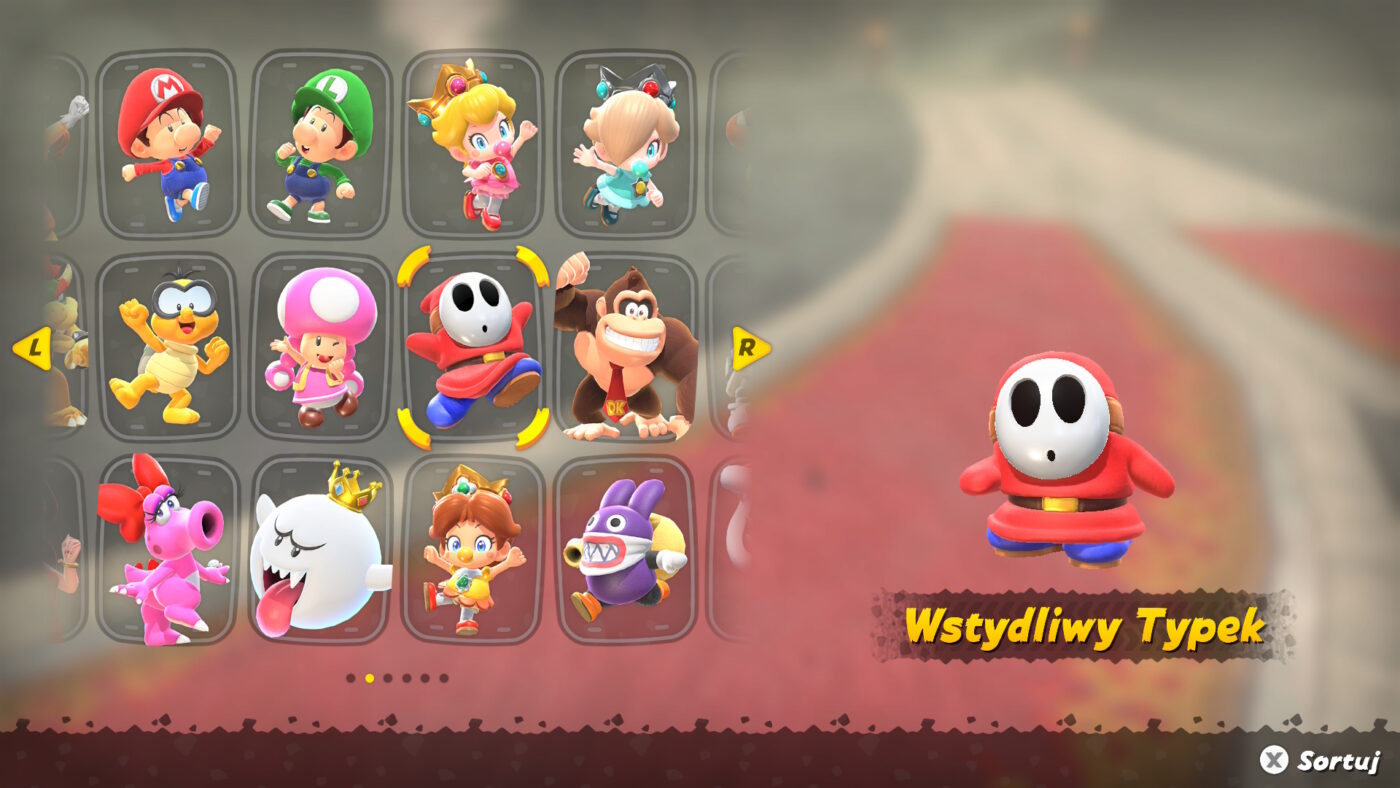Select Toadette from the character grid
The width and height of the screenshot is (1400, 788).
(x=320, y=345)
